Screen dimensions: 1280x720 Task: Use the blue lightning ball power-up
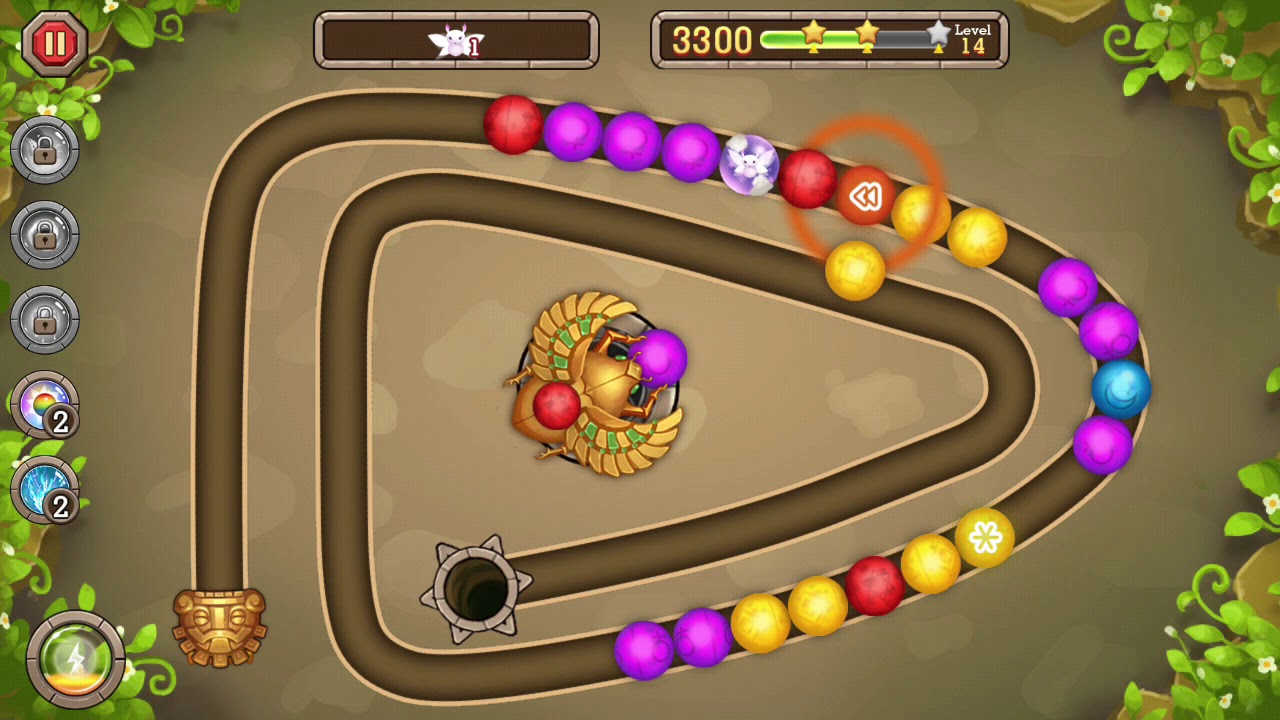pyautogui.click(x=44, y=490)
